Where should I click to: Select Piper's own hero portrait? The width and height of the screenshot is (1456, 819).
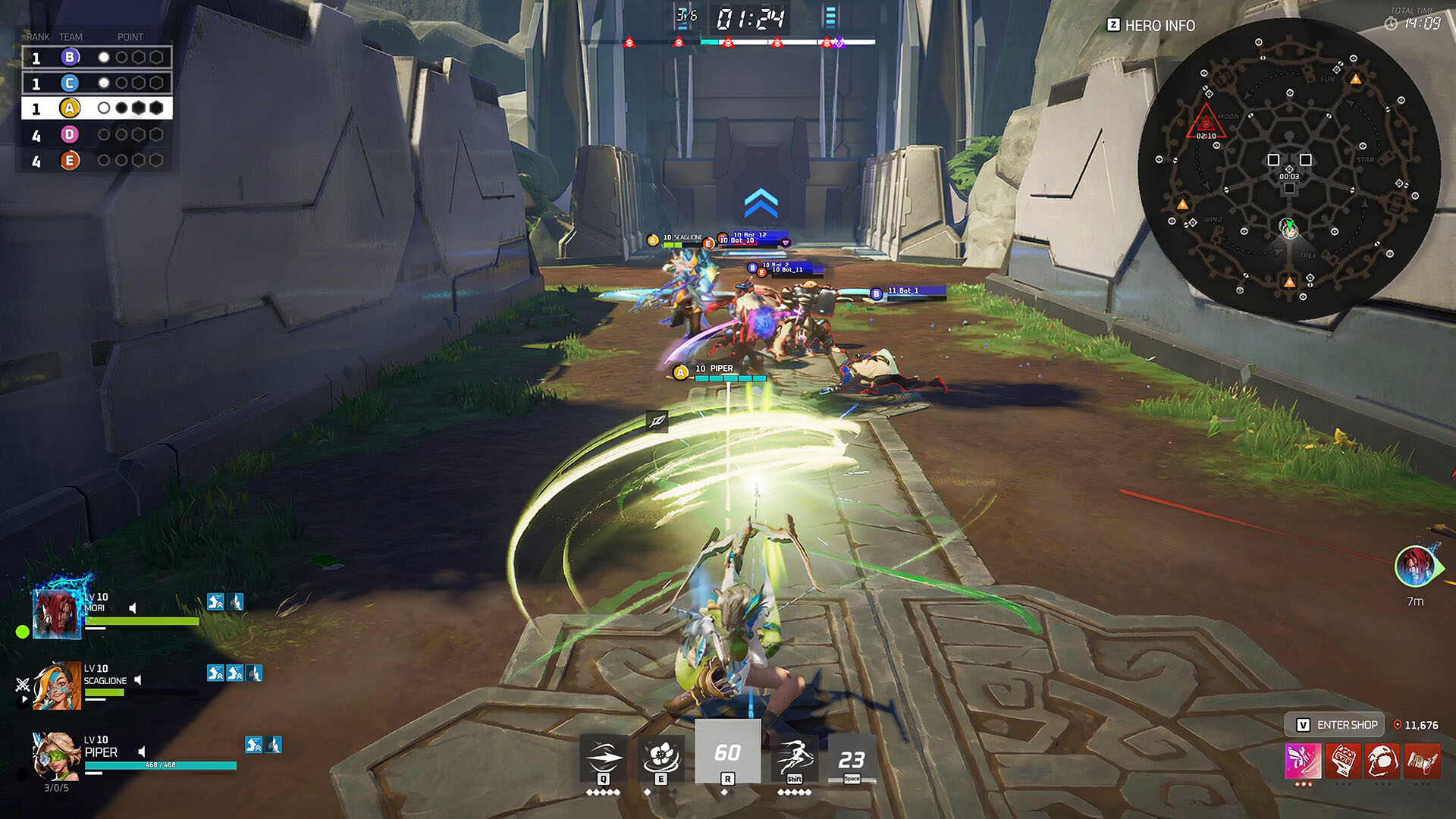tap(55, 755)
